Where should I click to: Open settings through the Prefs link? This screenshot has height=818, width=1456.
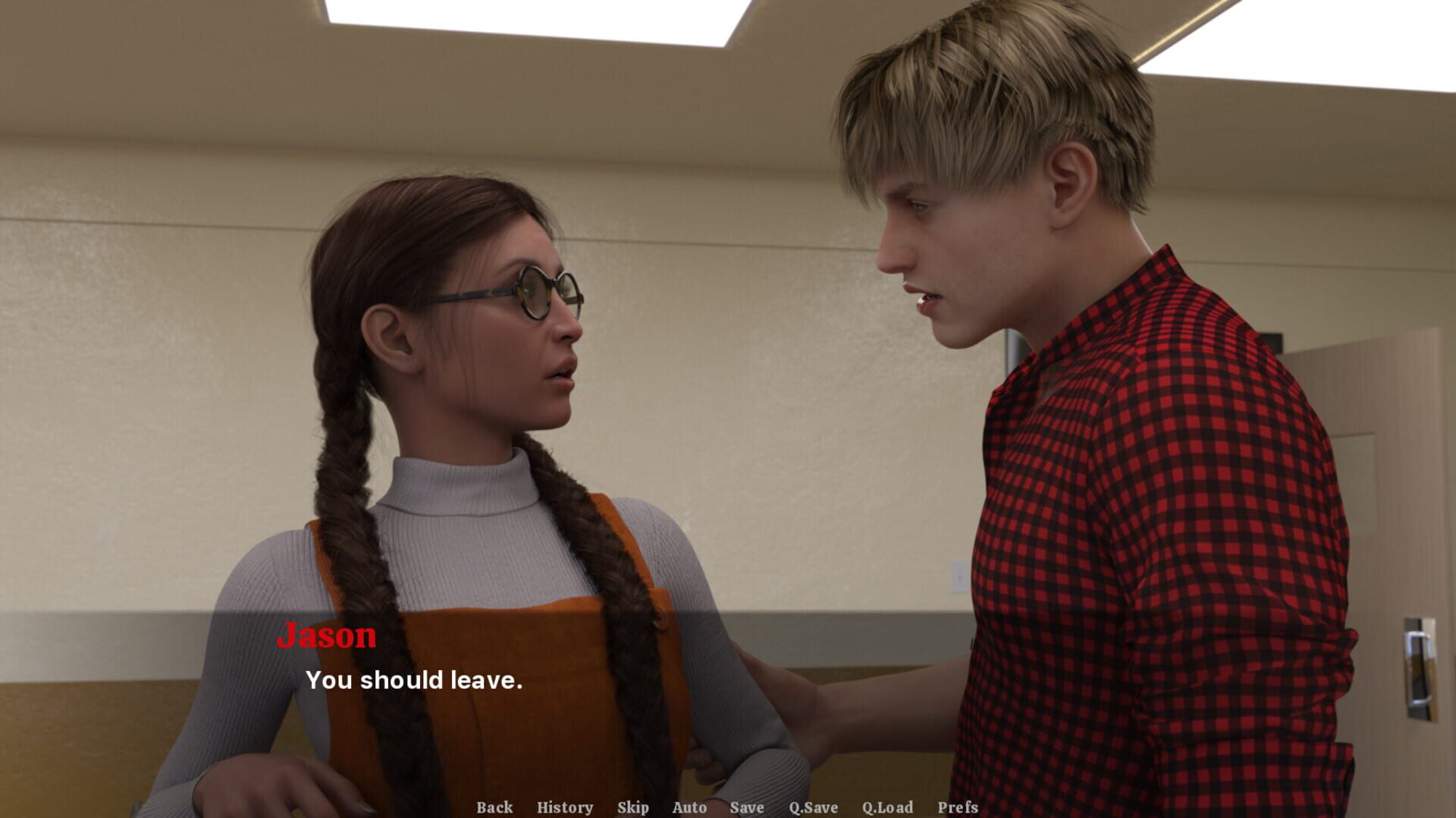point(959,808)
